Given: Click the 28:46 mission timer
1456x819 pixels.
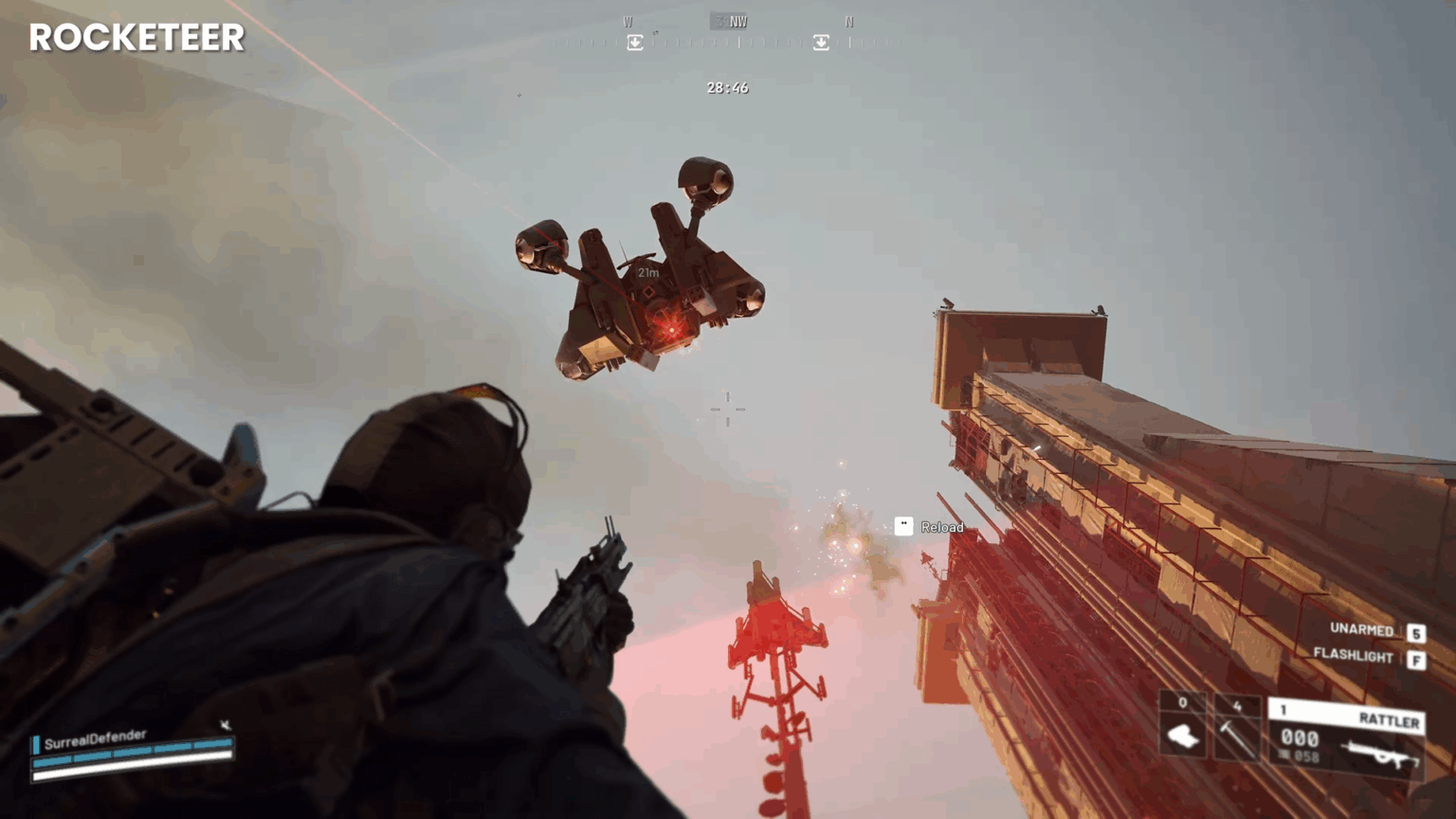Looking at the screenshot, I should coord(727,87).
